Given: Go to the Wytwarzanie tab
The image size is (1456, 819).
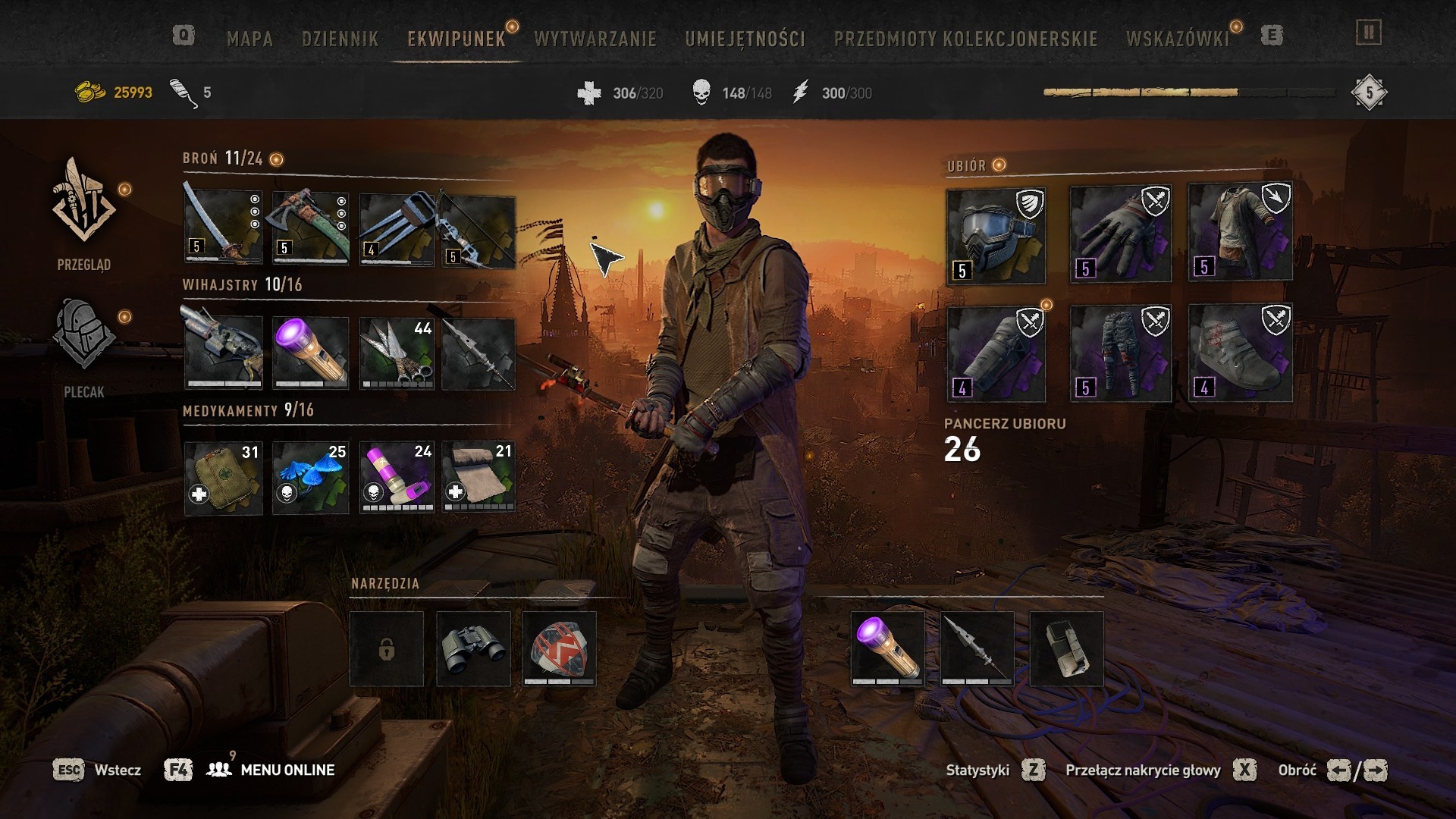Looking at the screenshot, I should (x=595, y=39).
